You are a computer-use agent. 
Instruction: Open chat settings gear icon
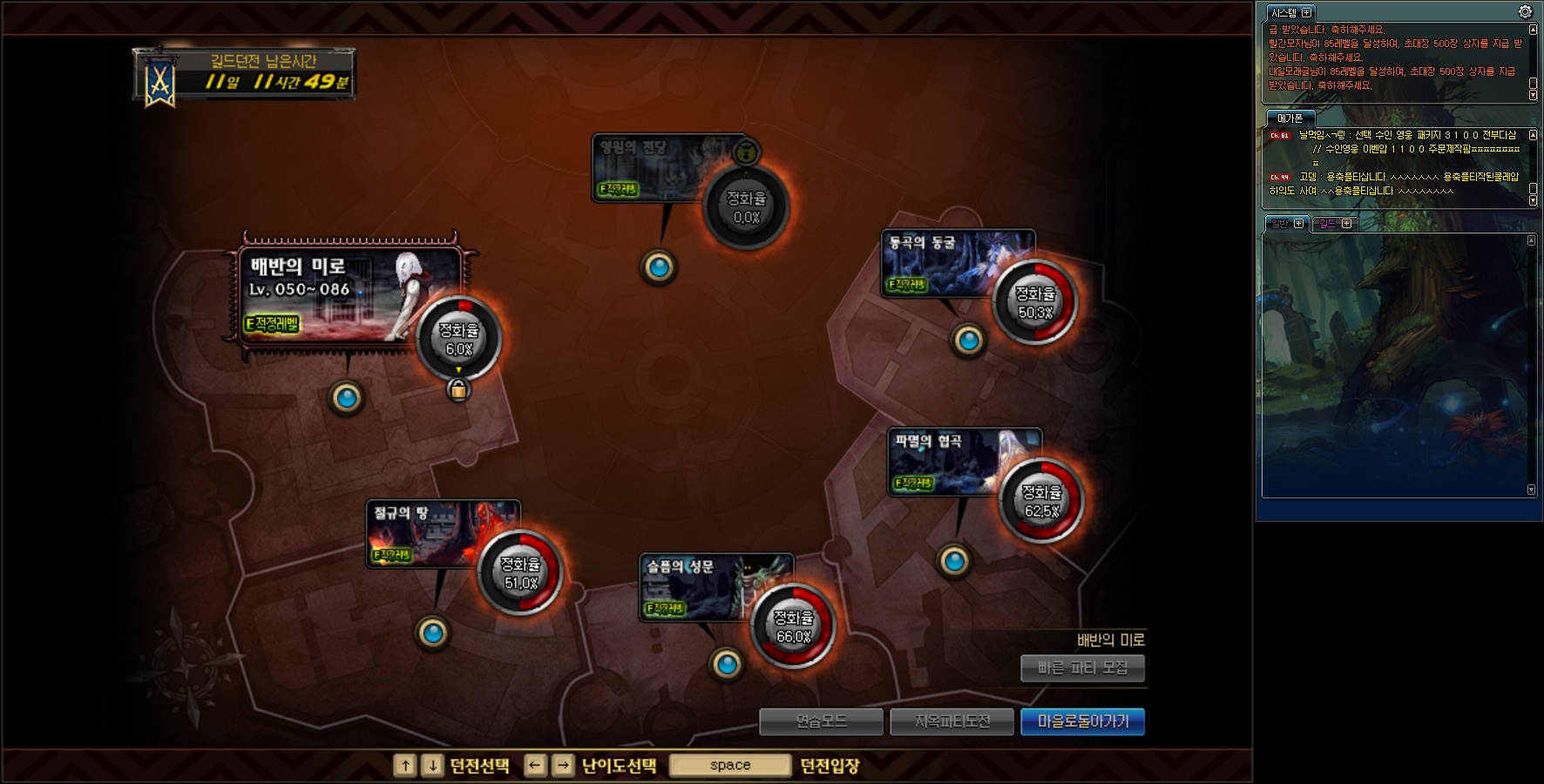point(1525,11)
